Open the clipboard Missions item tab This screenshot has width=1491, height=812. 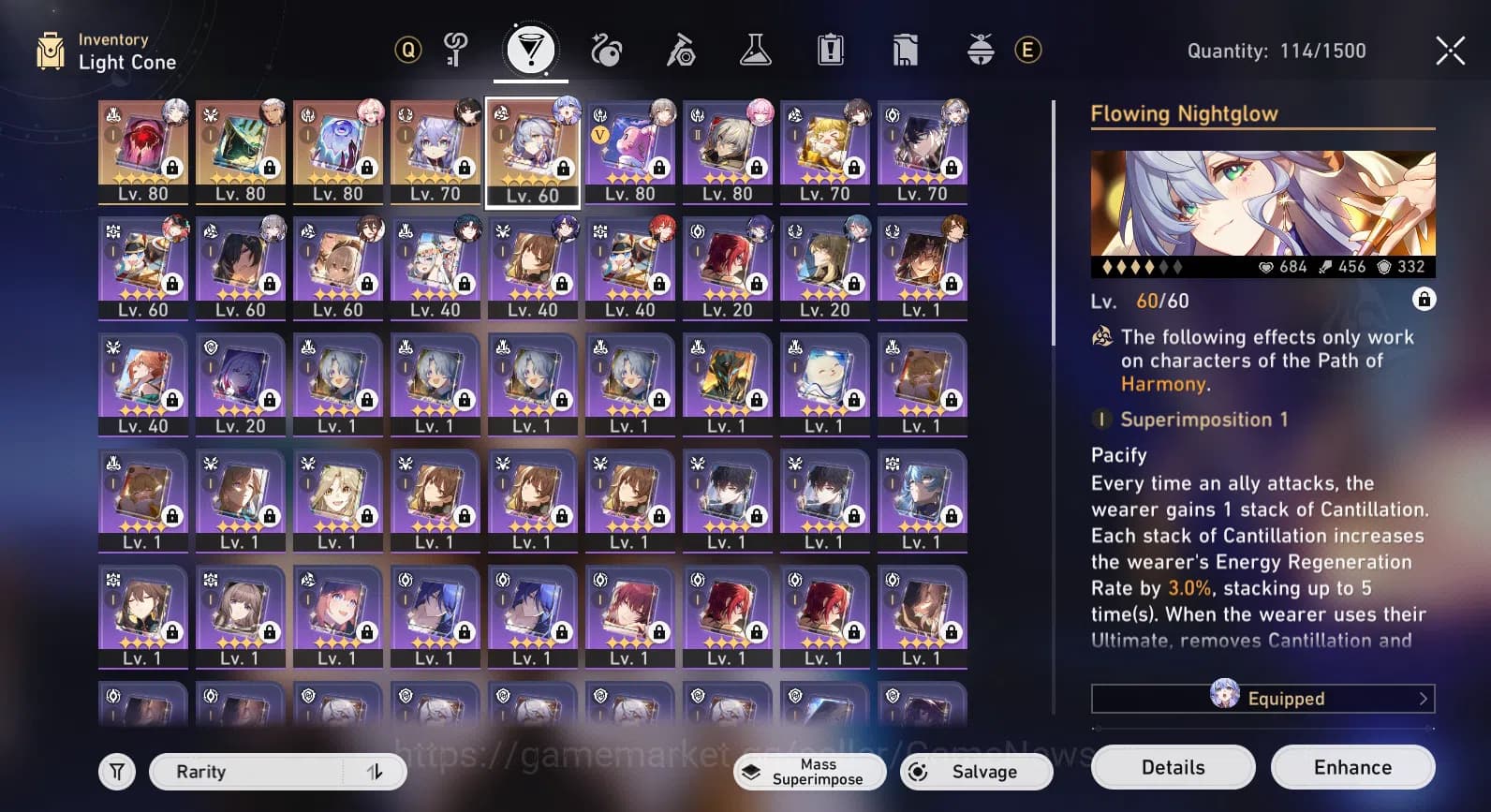[831, 51]
